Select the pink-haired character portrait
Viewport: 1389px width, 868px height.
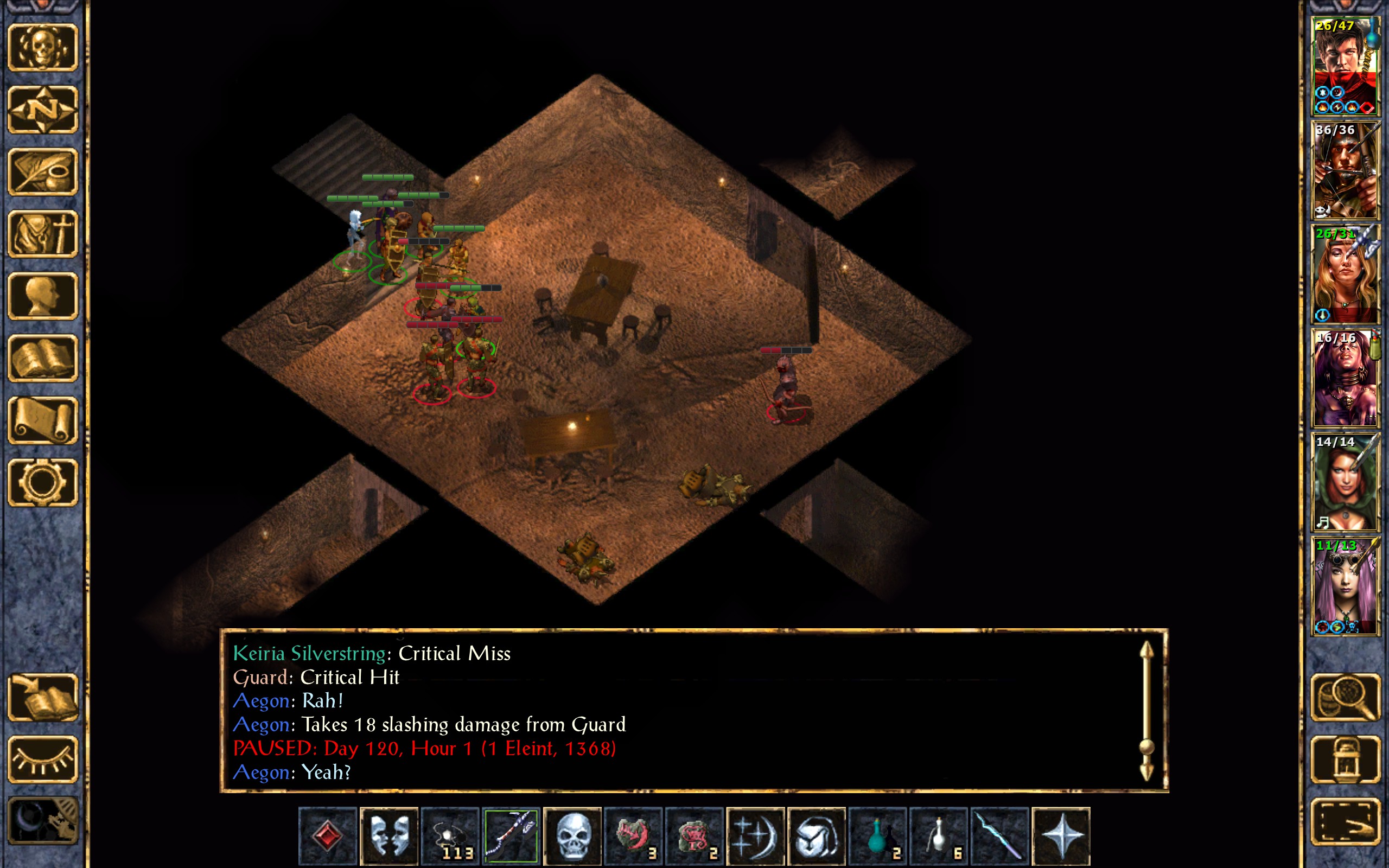[1345, 586]
